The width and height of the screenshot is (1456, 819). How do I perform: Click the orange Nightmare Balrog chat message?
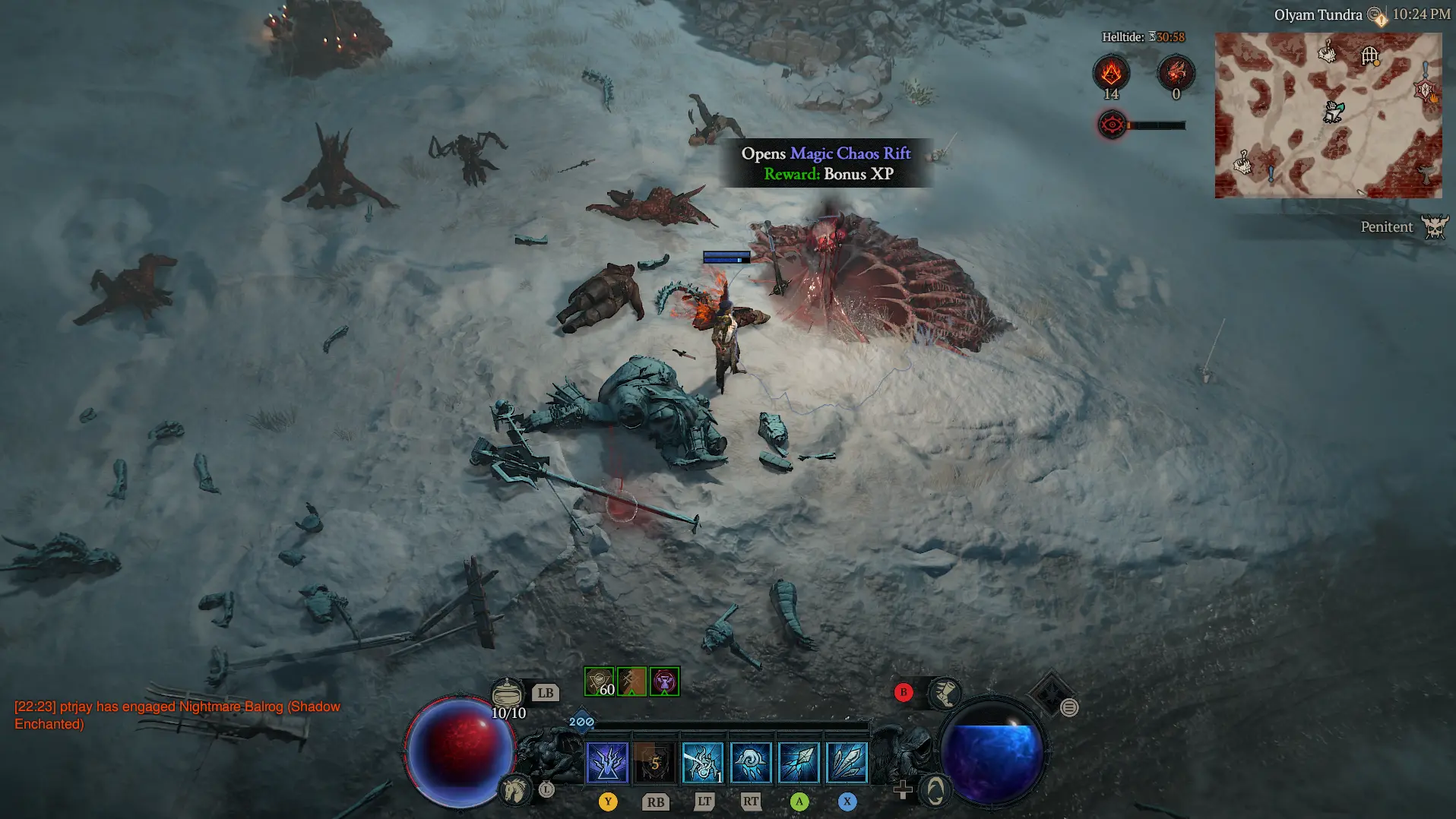point(177,715)
